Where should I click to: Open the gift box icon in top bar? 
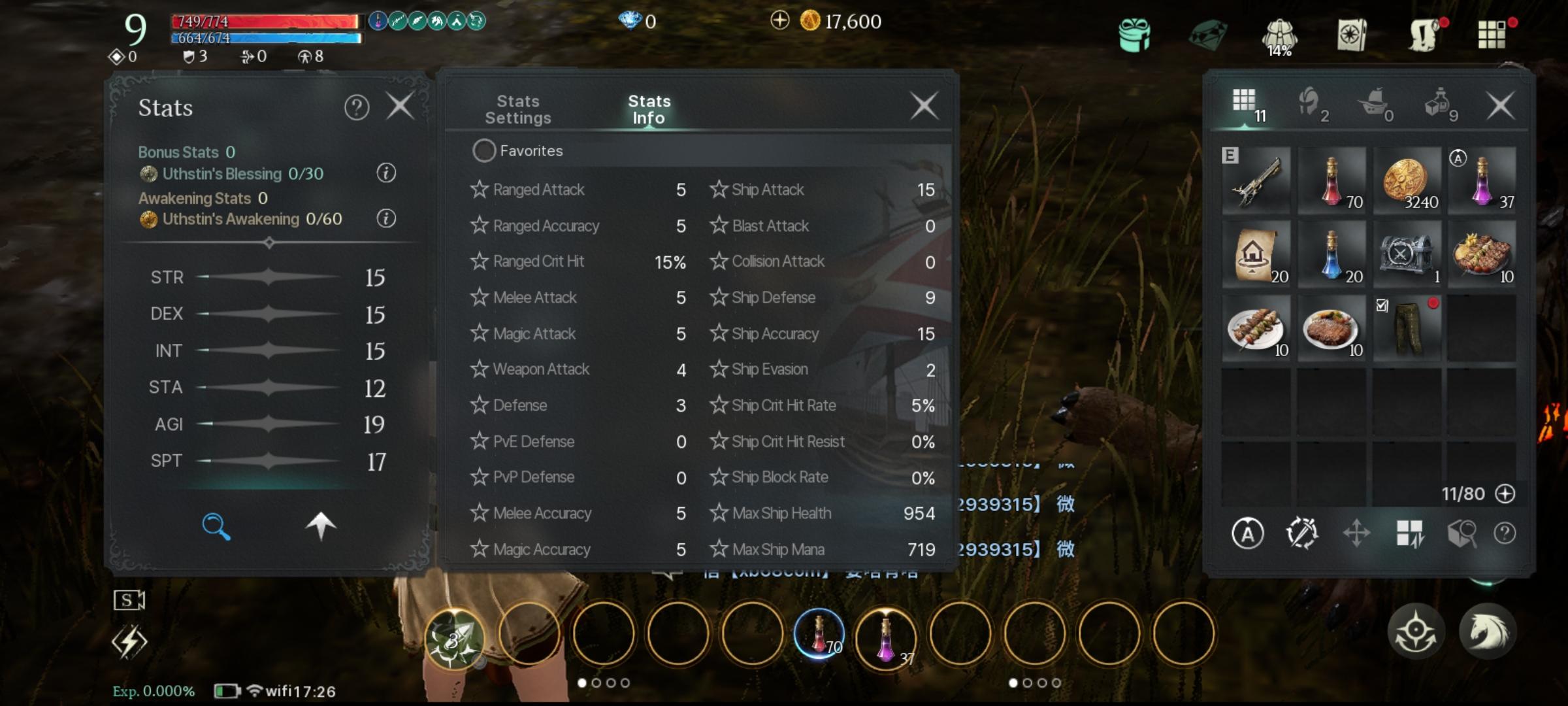[1134, 34]
